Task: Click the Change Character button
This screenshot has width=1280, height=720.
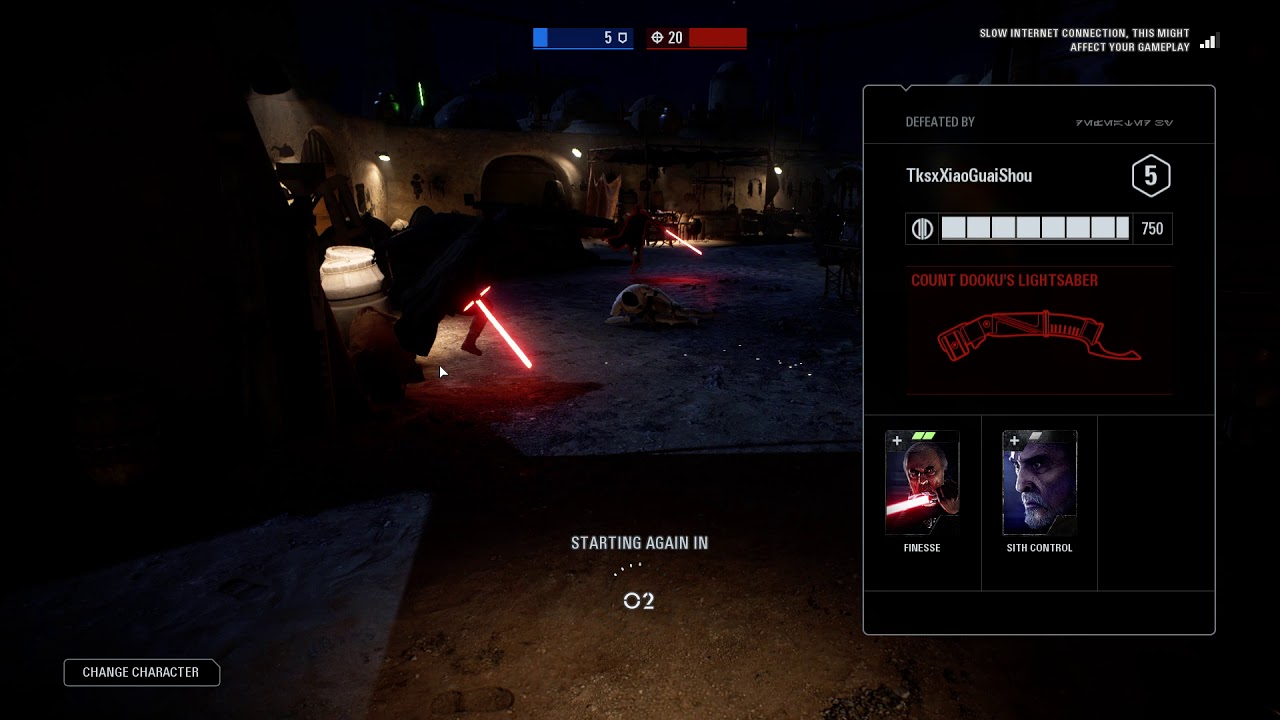Action: (x=141, y=672)
